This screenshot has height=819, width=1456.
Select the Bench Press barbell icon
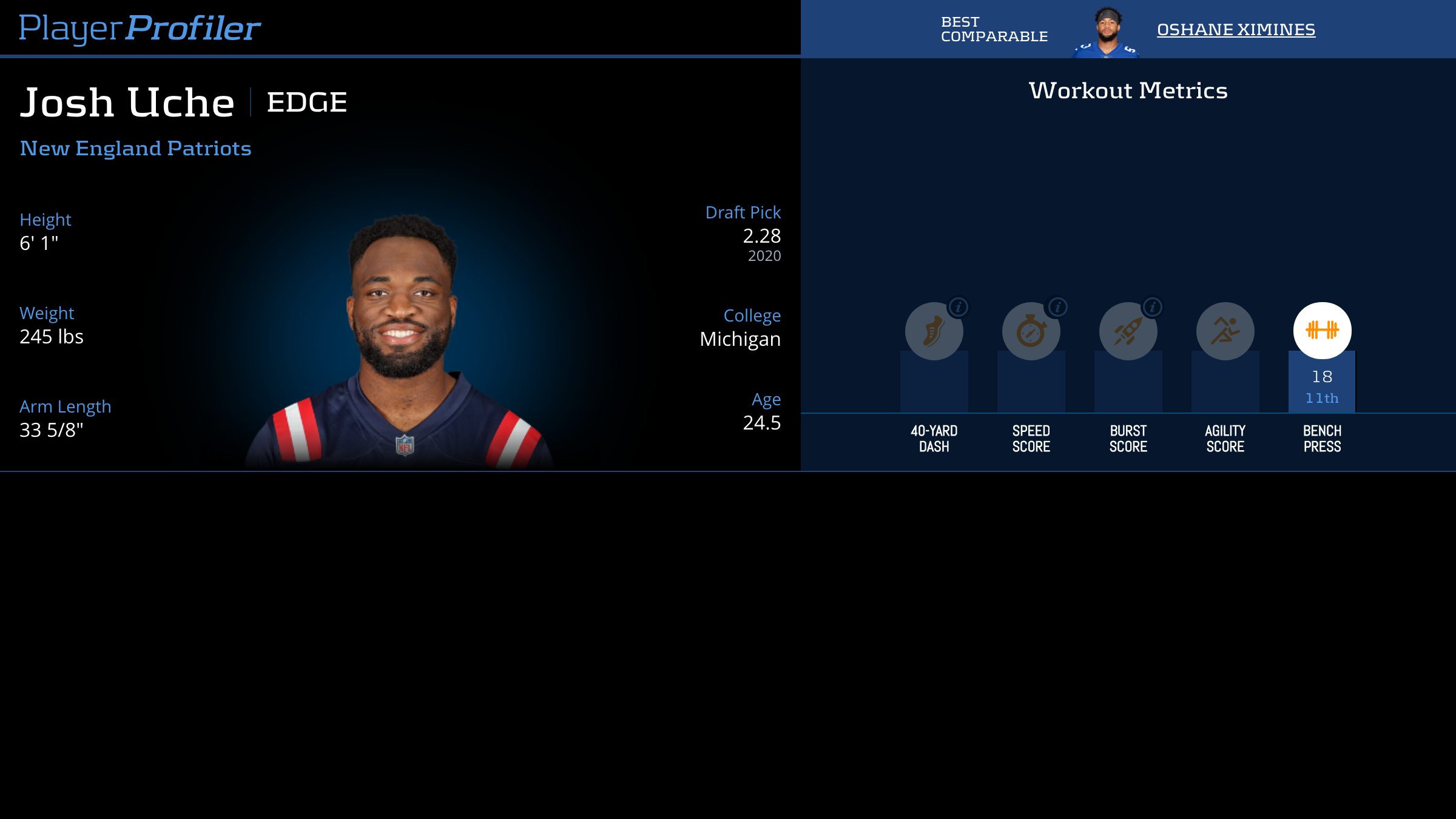coord(1322,331)
